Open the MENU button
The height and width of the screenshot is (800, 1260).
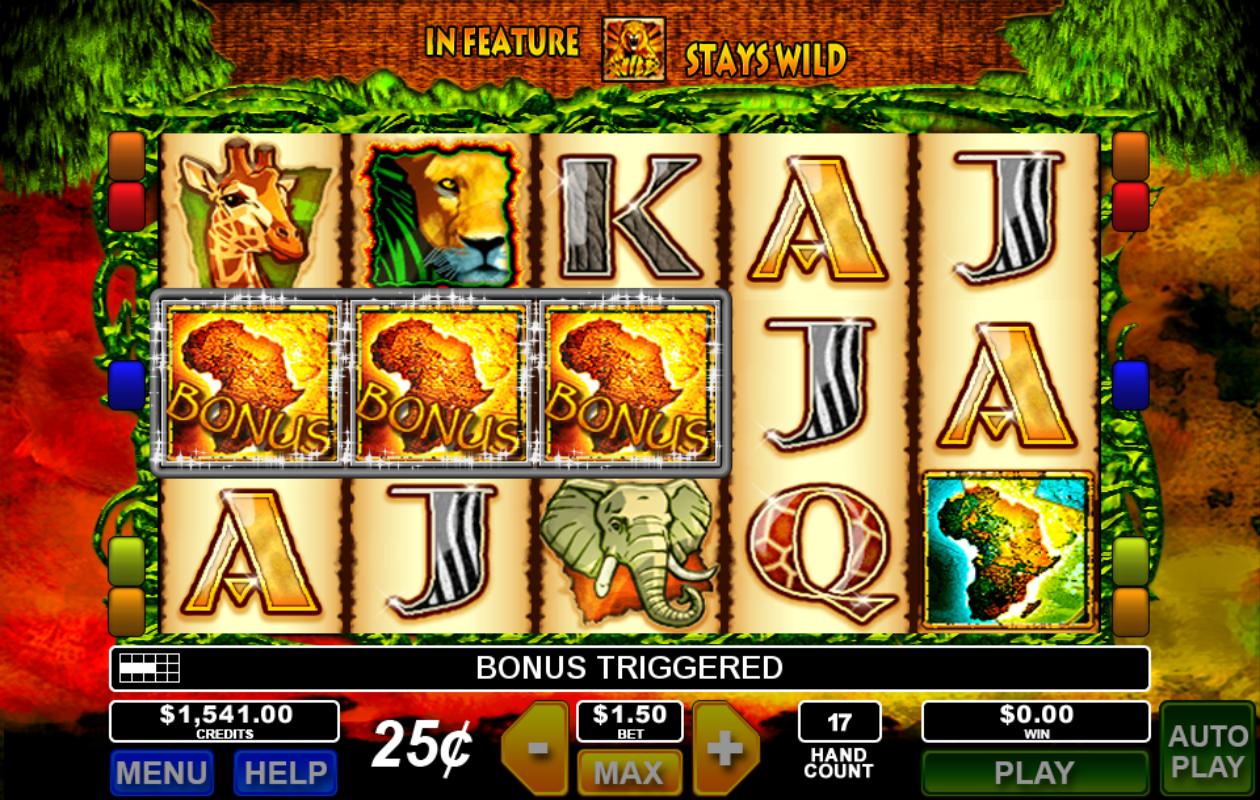[161, 772]
